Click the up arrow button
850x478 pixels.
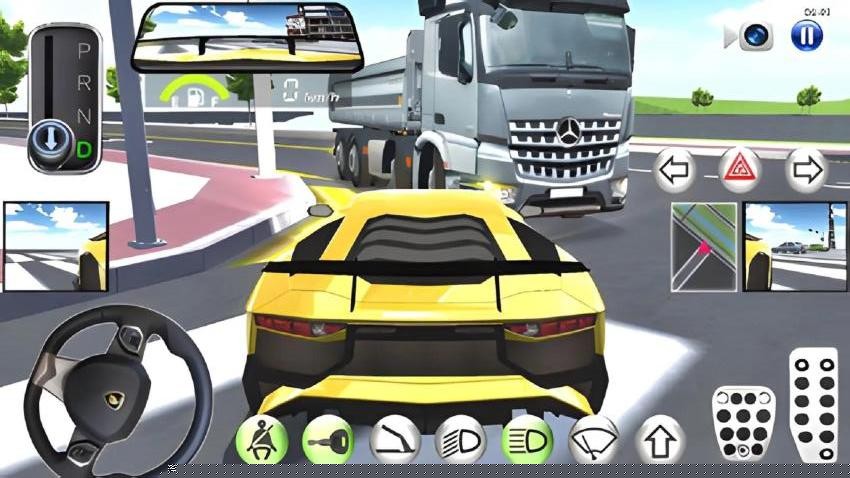point(659,439)
